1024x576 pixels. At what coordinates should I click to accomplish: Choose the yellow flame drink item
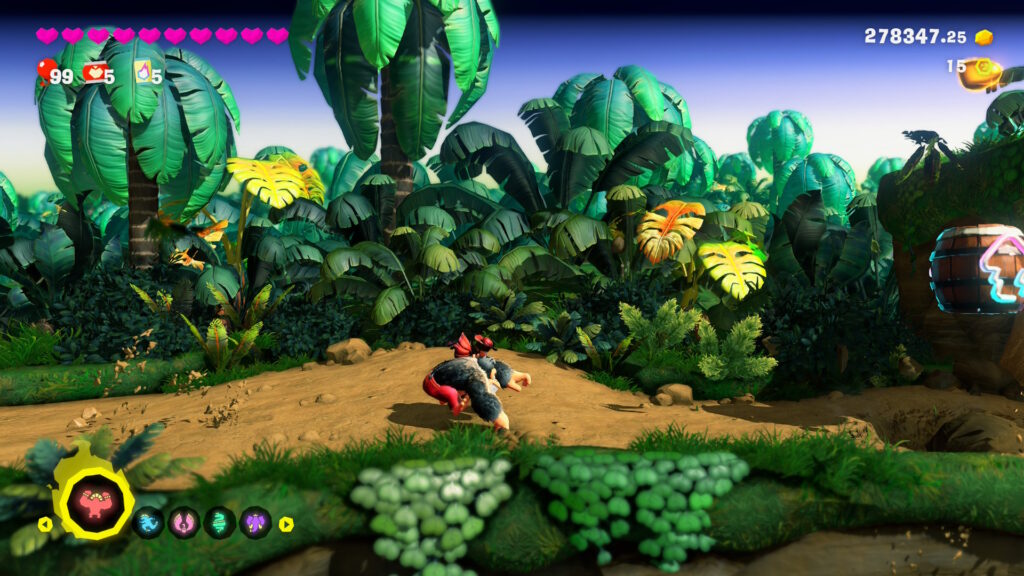143,72
